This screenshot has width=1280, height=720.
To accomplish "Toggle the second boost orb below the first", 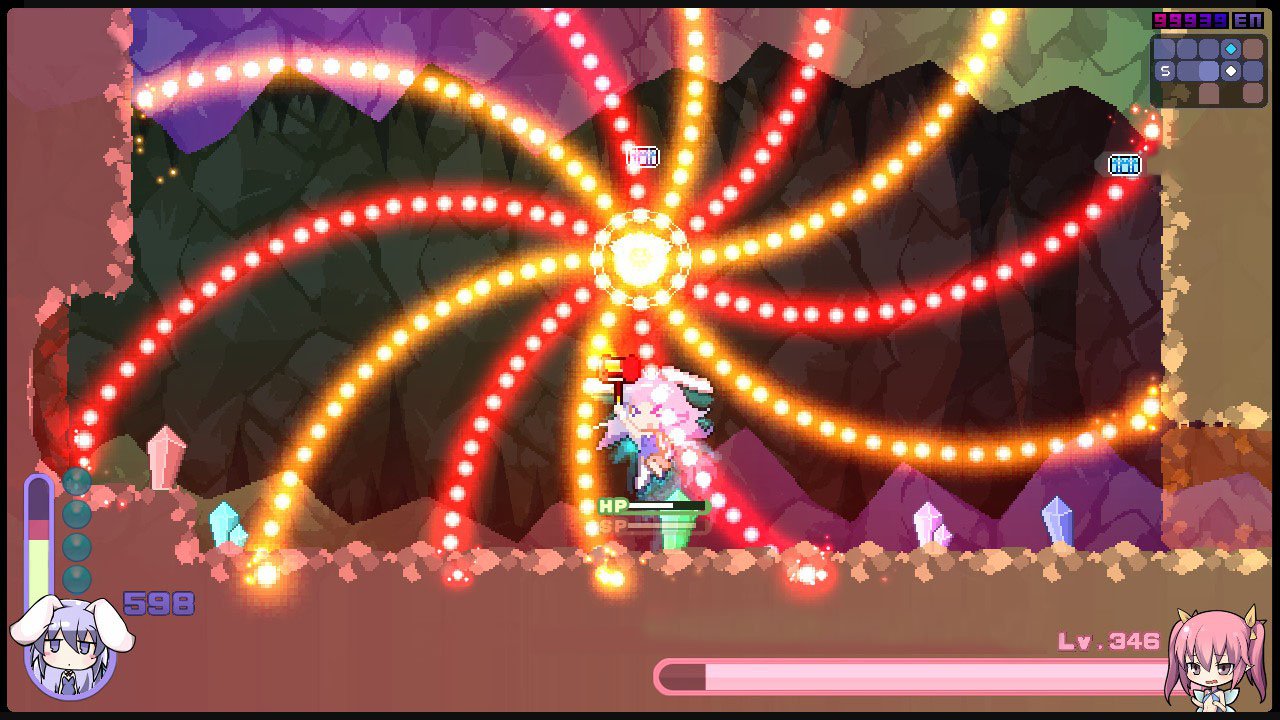I will click(76, 512).
